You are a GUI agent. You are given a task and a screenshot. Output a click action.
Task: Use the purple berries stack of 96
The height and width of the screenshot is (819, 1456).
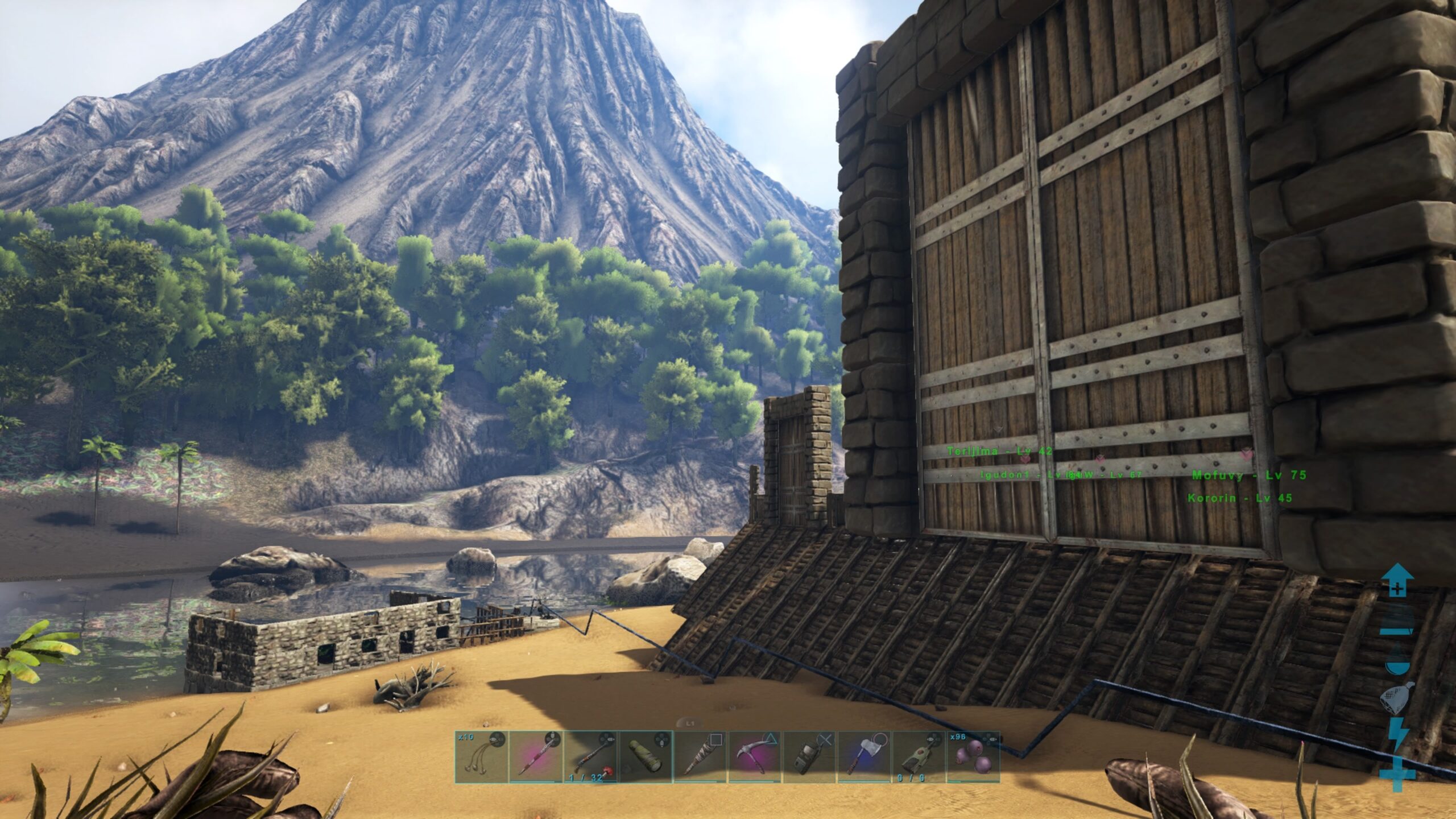click(x=972, y=756)
